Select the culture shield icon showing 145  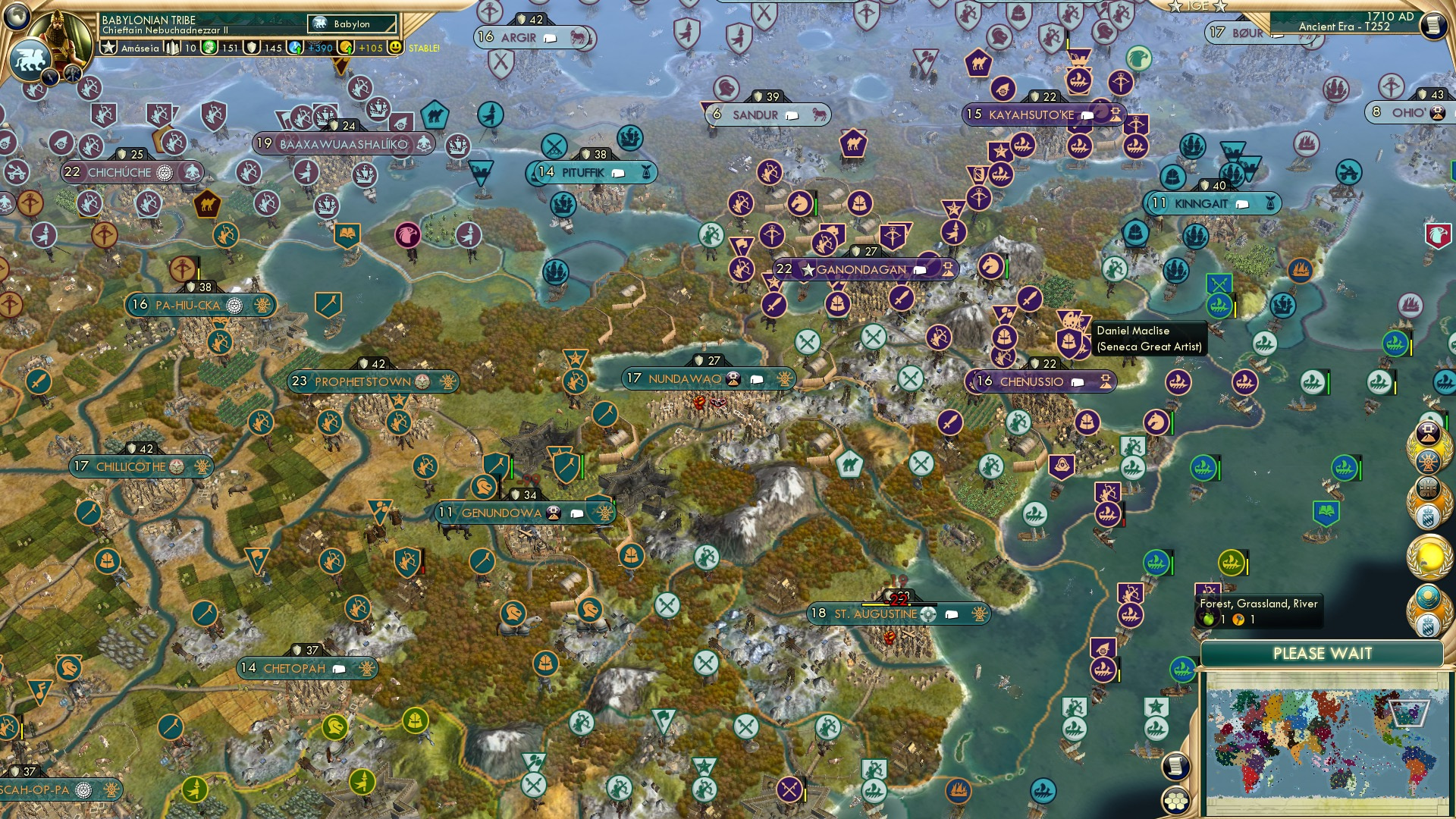tap(253, 46)
